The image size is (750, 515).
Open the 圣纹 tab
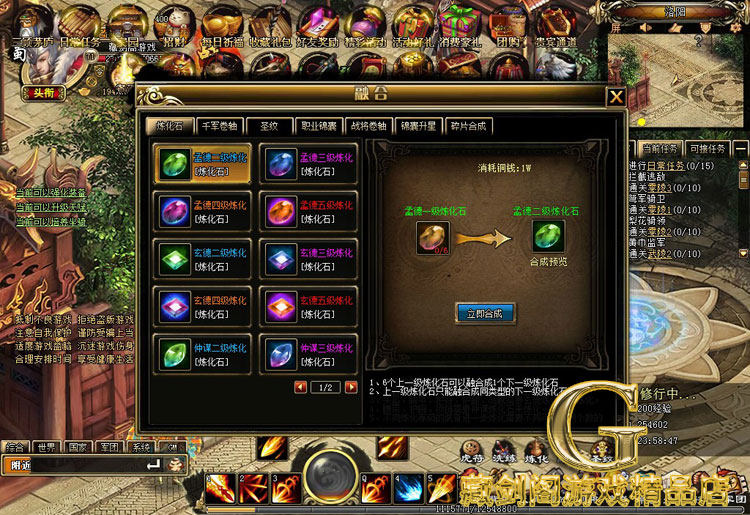pos(268,126)
